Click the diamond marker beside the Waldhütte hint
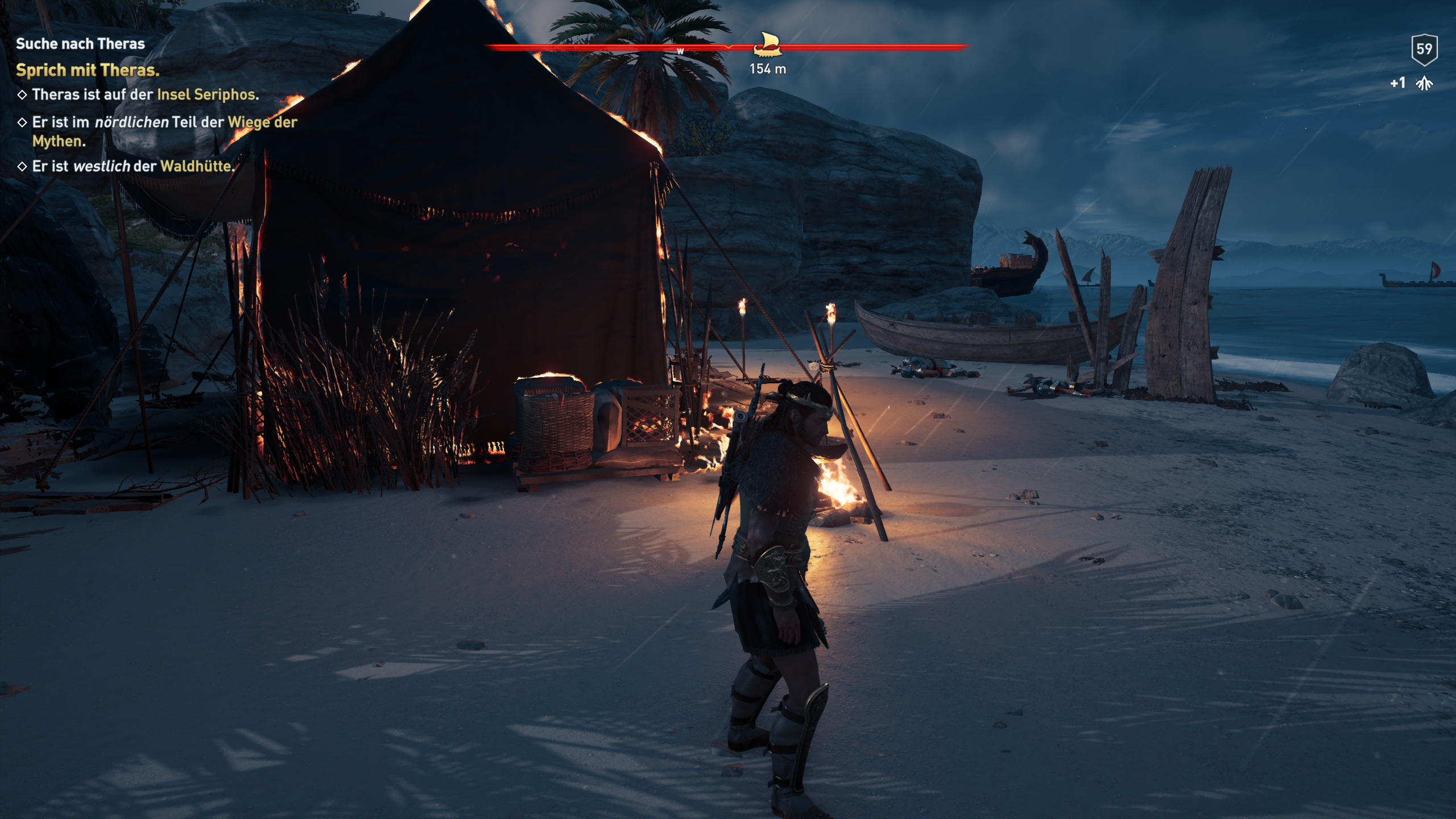 pos(22,167)
